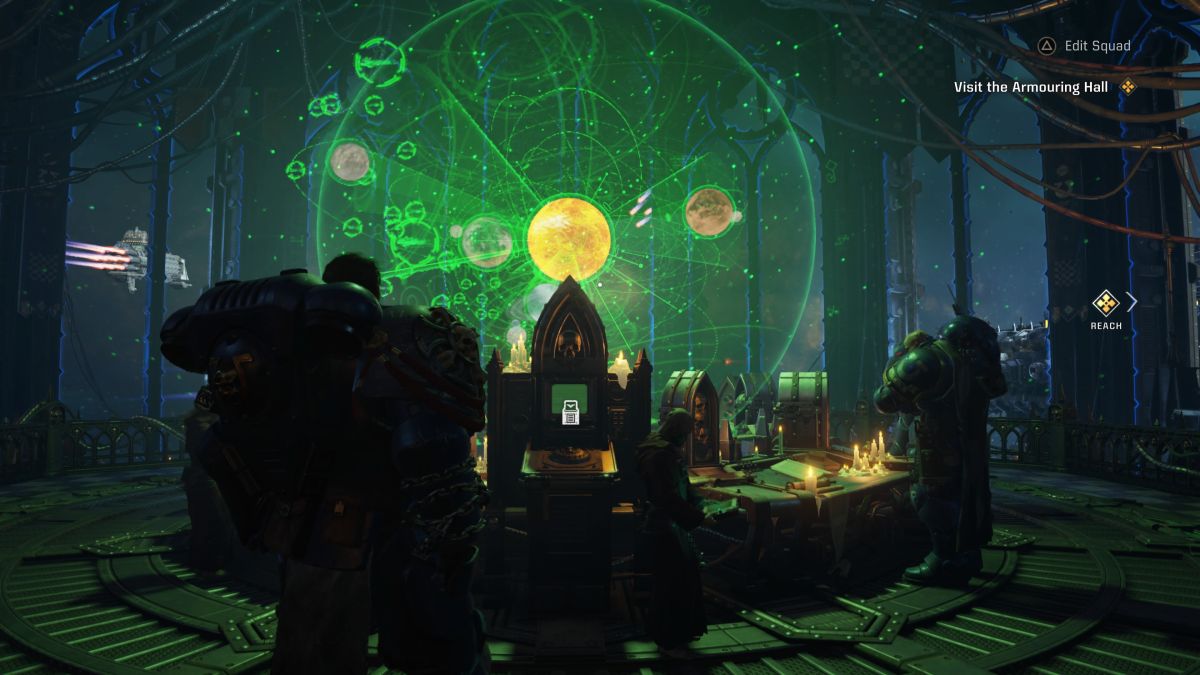This screenshot has width=1200, height=675.
Task: Click the REACH waypoint marker
Action: click(x=1105, y=302)
